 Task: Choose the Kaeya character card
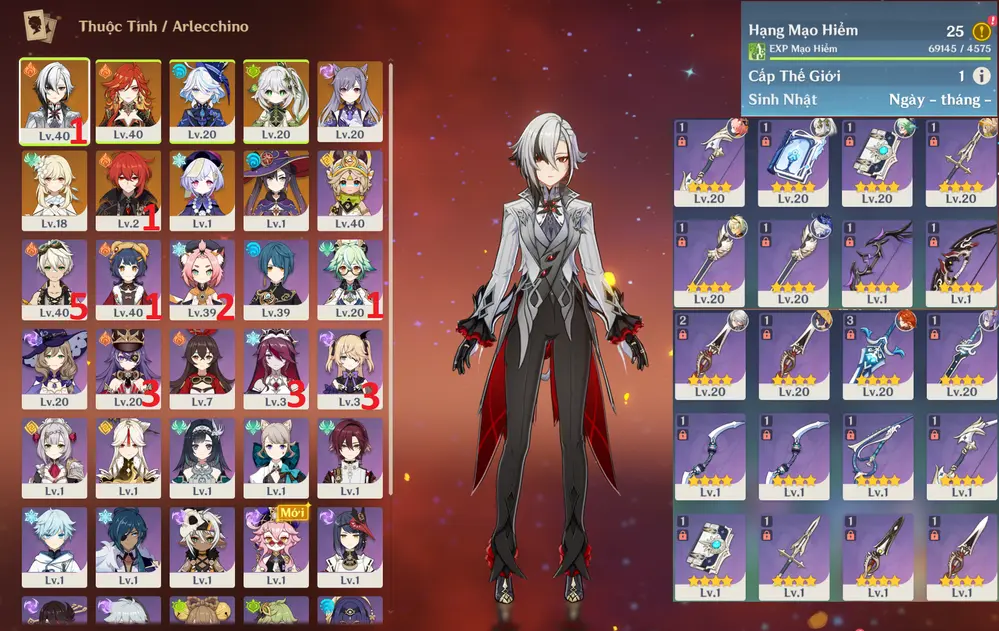pos(128,547)
